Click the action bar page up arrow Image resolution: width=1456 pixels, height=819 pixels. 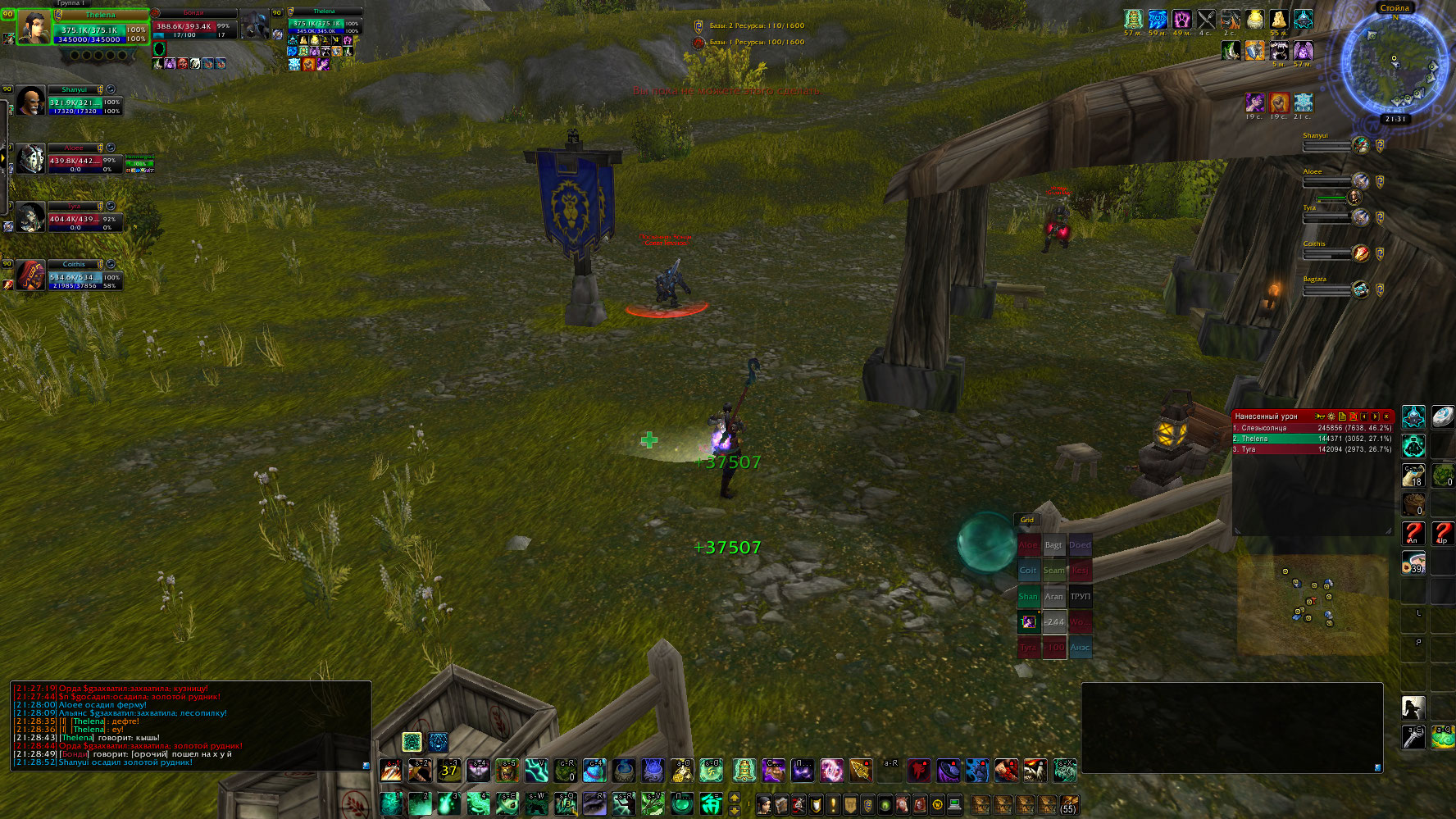[735, 797]
